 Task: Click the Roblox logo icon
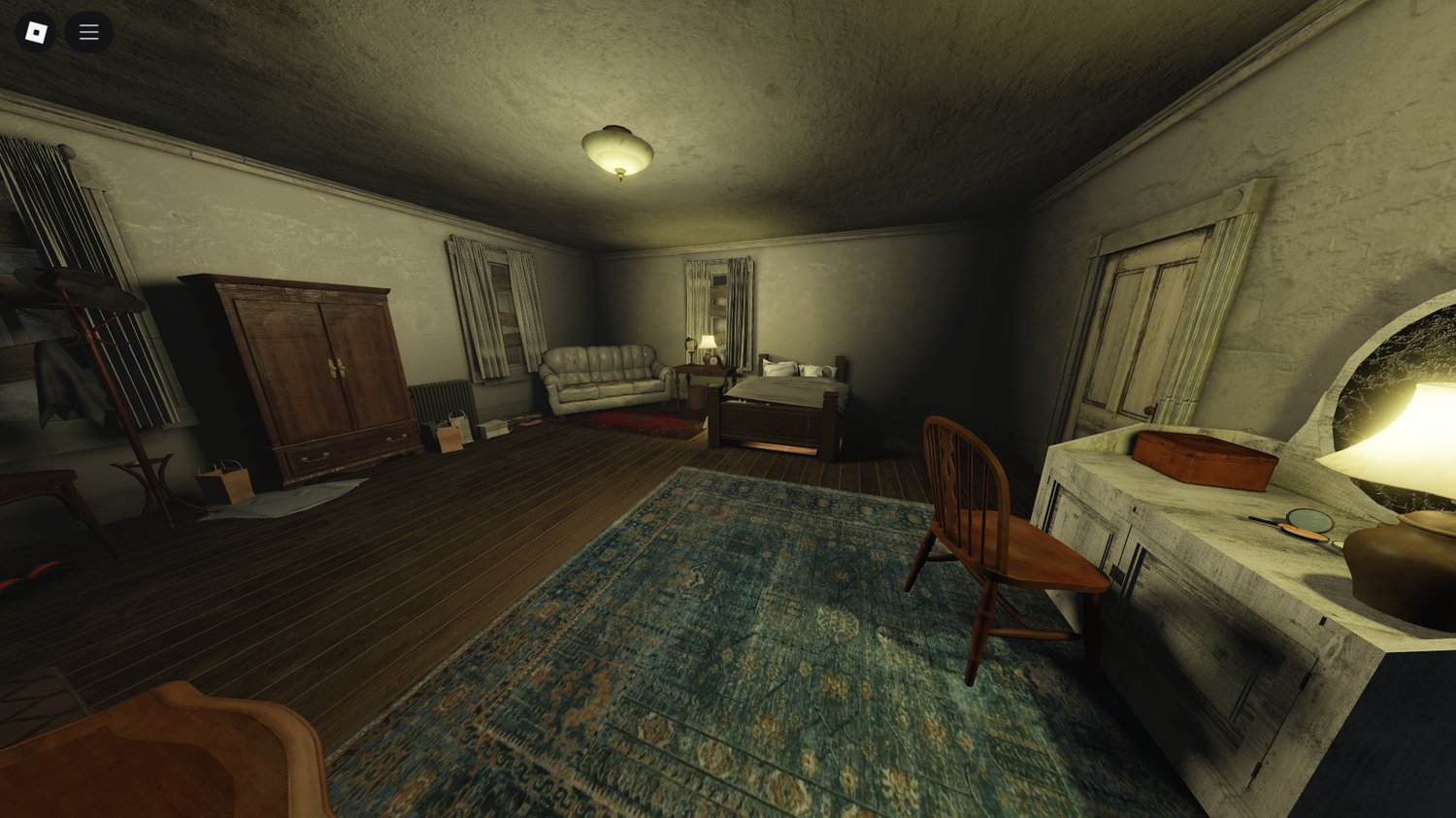37,31
